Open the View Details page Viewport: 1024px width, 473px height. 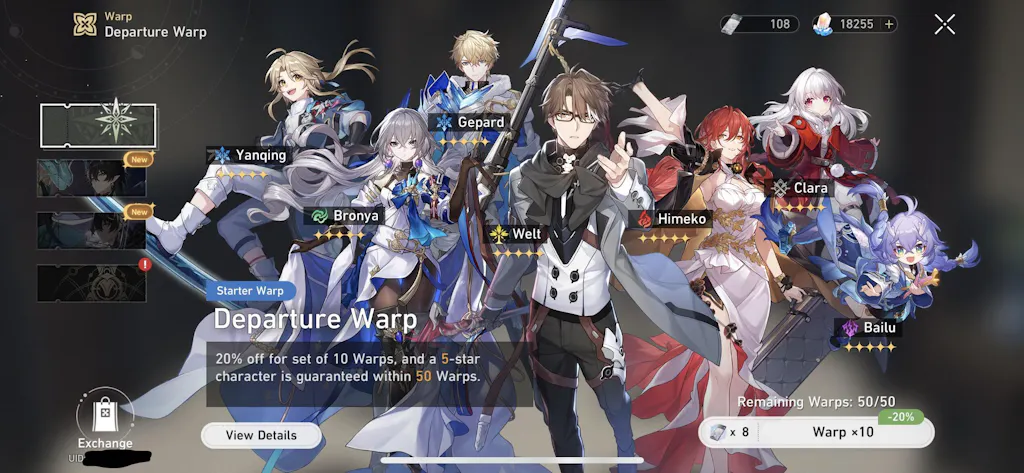click(x=261, y=435)
